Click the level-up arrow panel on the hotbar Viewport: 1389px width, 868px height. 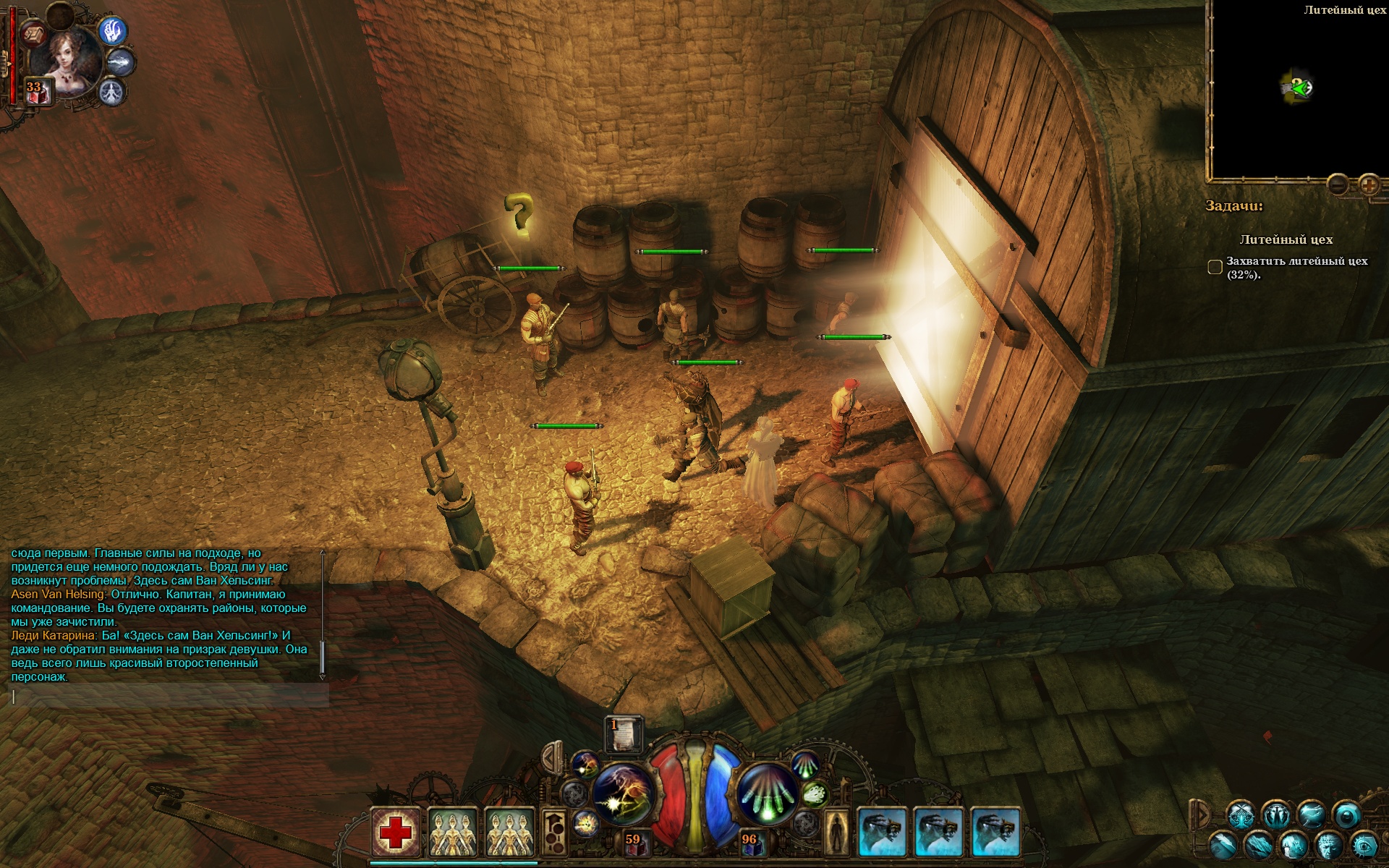tap(553, 832)
